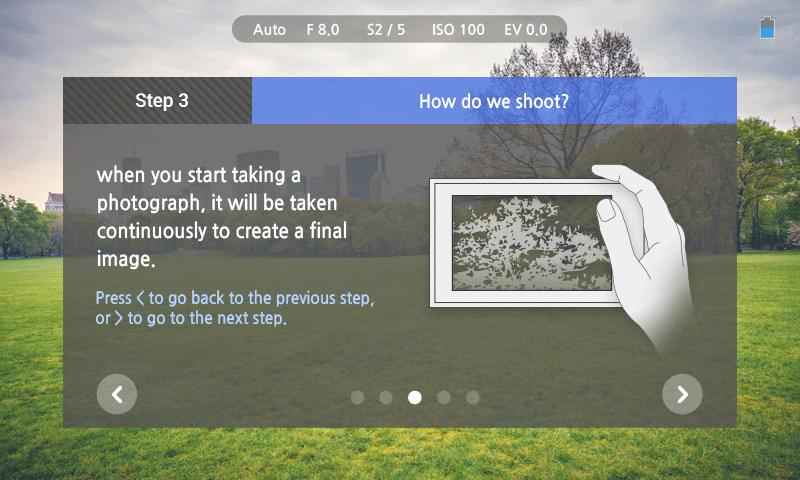Adjust the EV 0.0 exposure compensation
This screenshot has height=480, width=800.
click(x=526, y=30)
